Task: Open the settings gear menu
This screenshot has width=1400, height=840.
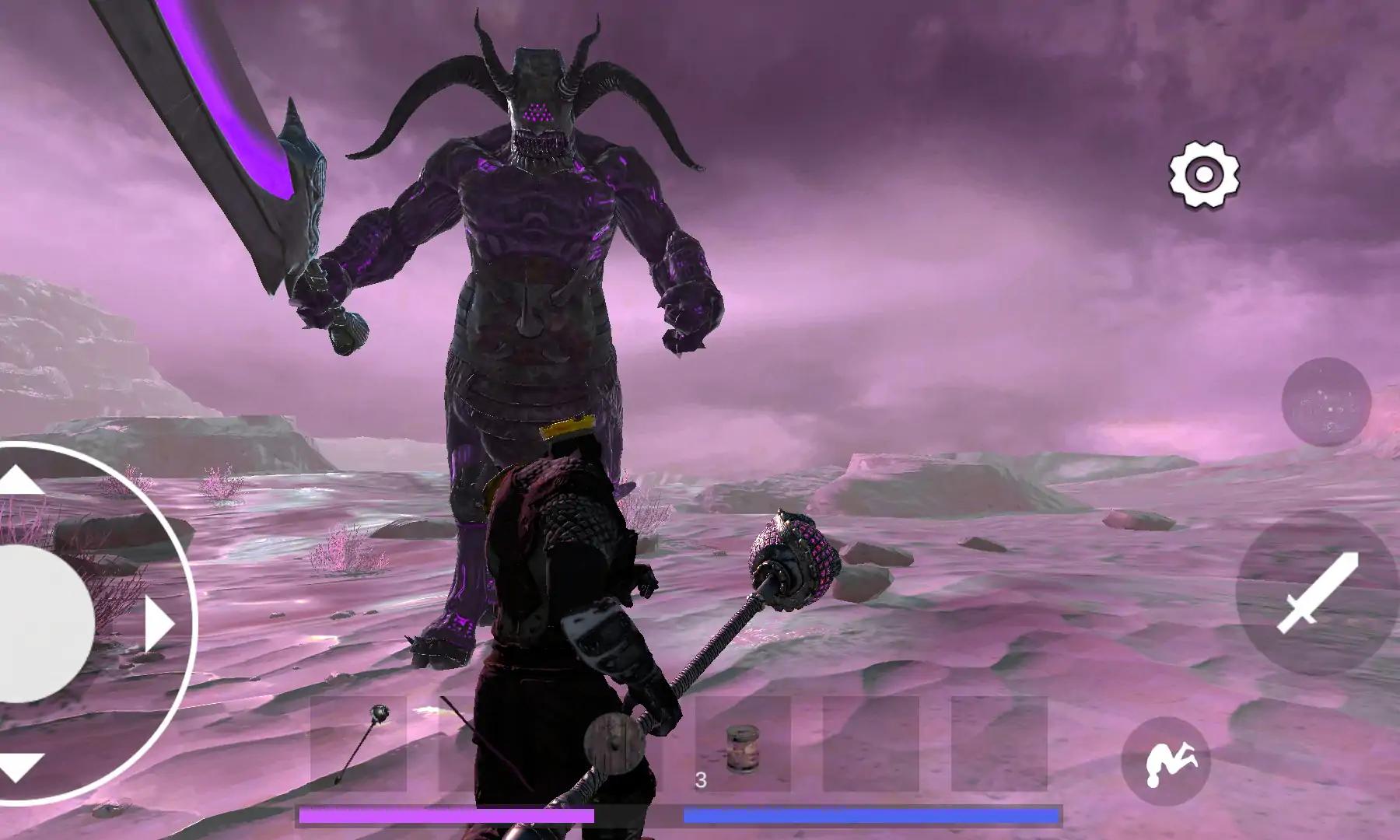Action: (x=1204, y=175)
